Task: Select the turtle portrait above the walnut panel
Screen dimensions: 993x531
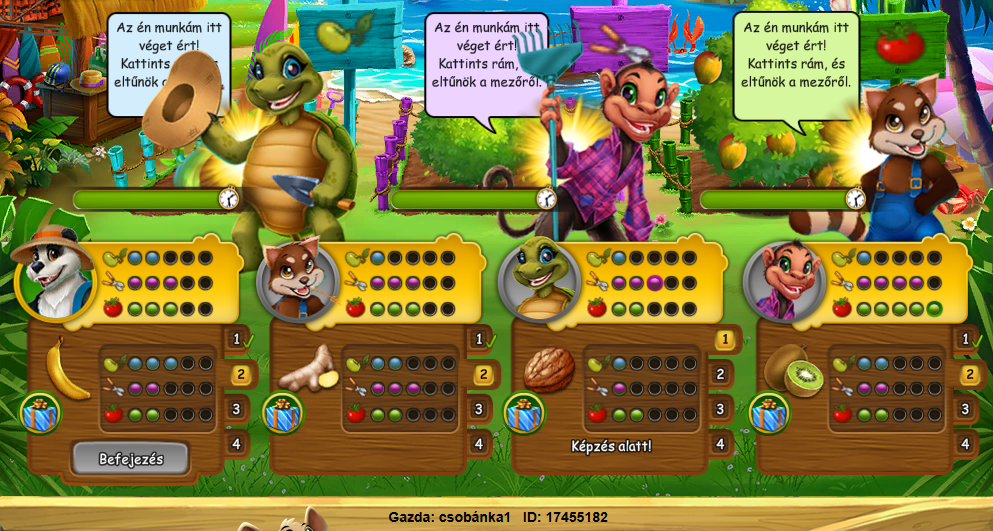Action: click(x=538, y=281)
